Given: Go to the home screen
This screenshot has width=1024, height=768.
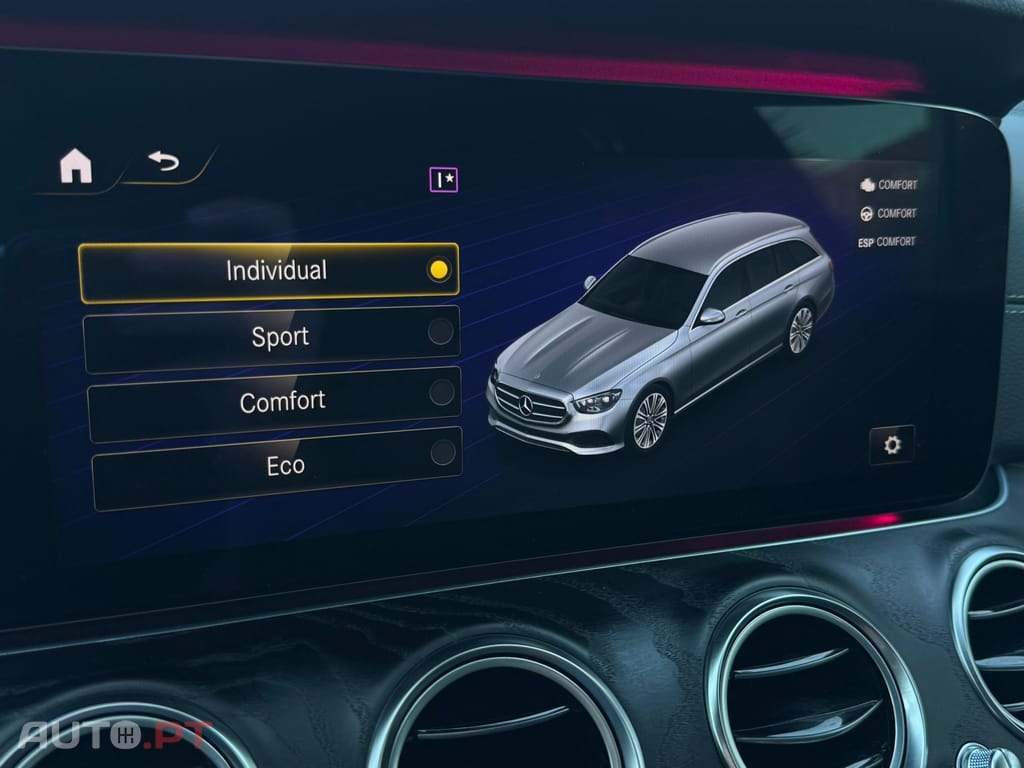Looking at the screenshot, I should pos(76,166).
